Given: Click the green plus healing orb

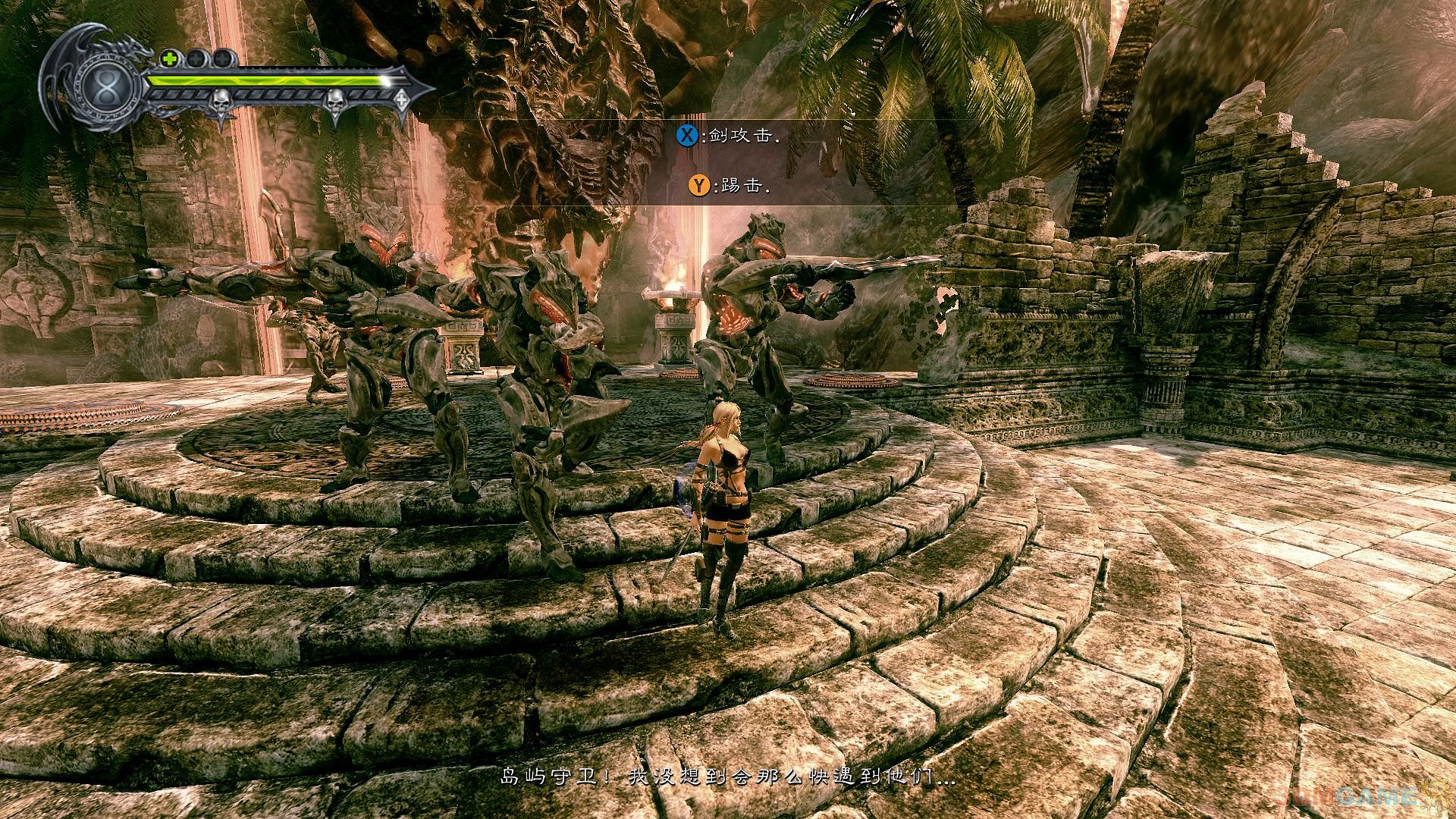Looking at the screenshot, I should click(169, 58).
